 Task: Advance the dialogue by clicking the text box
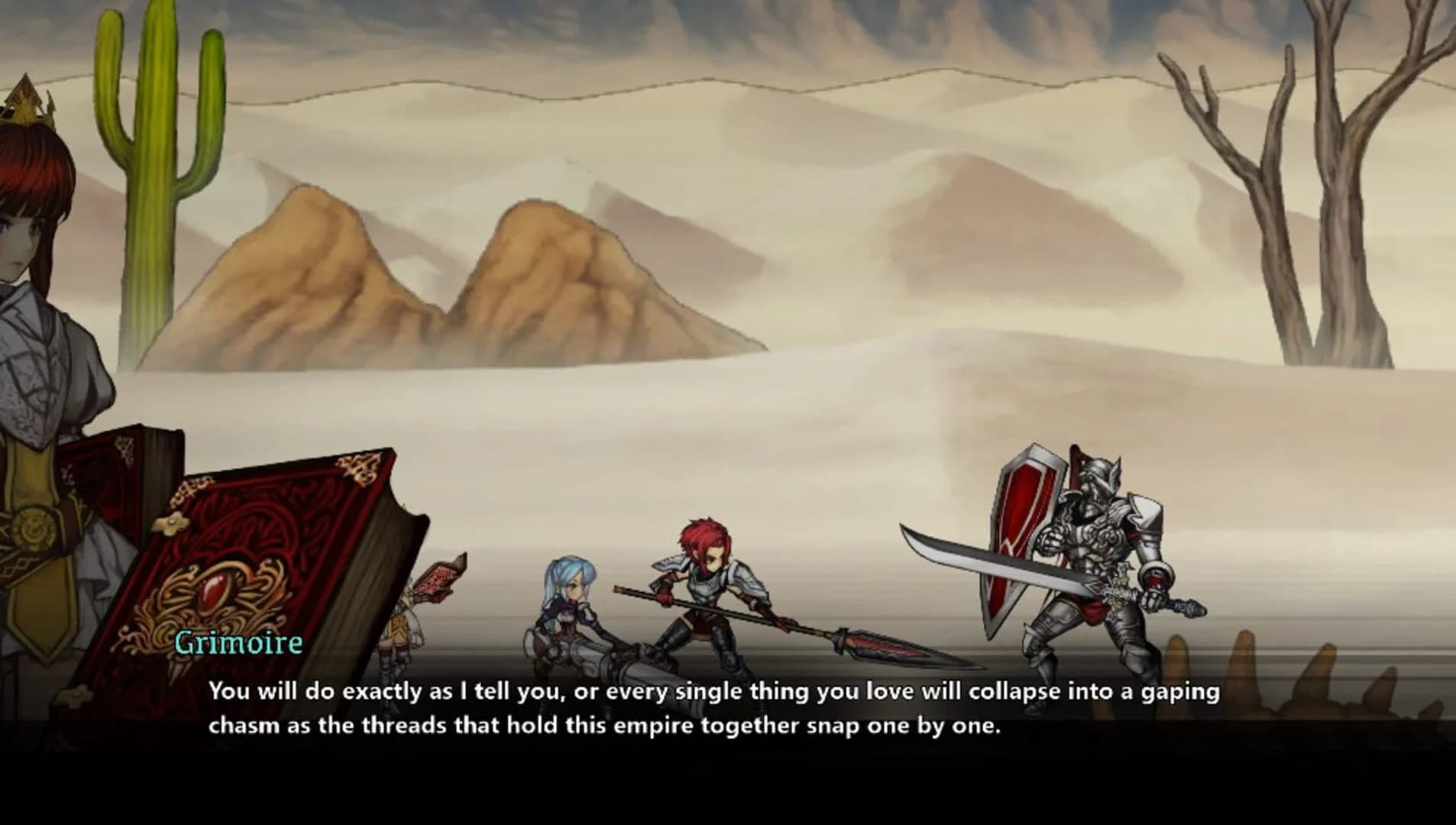[x=726, y=710]
